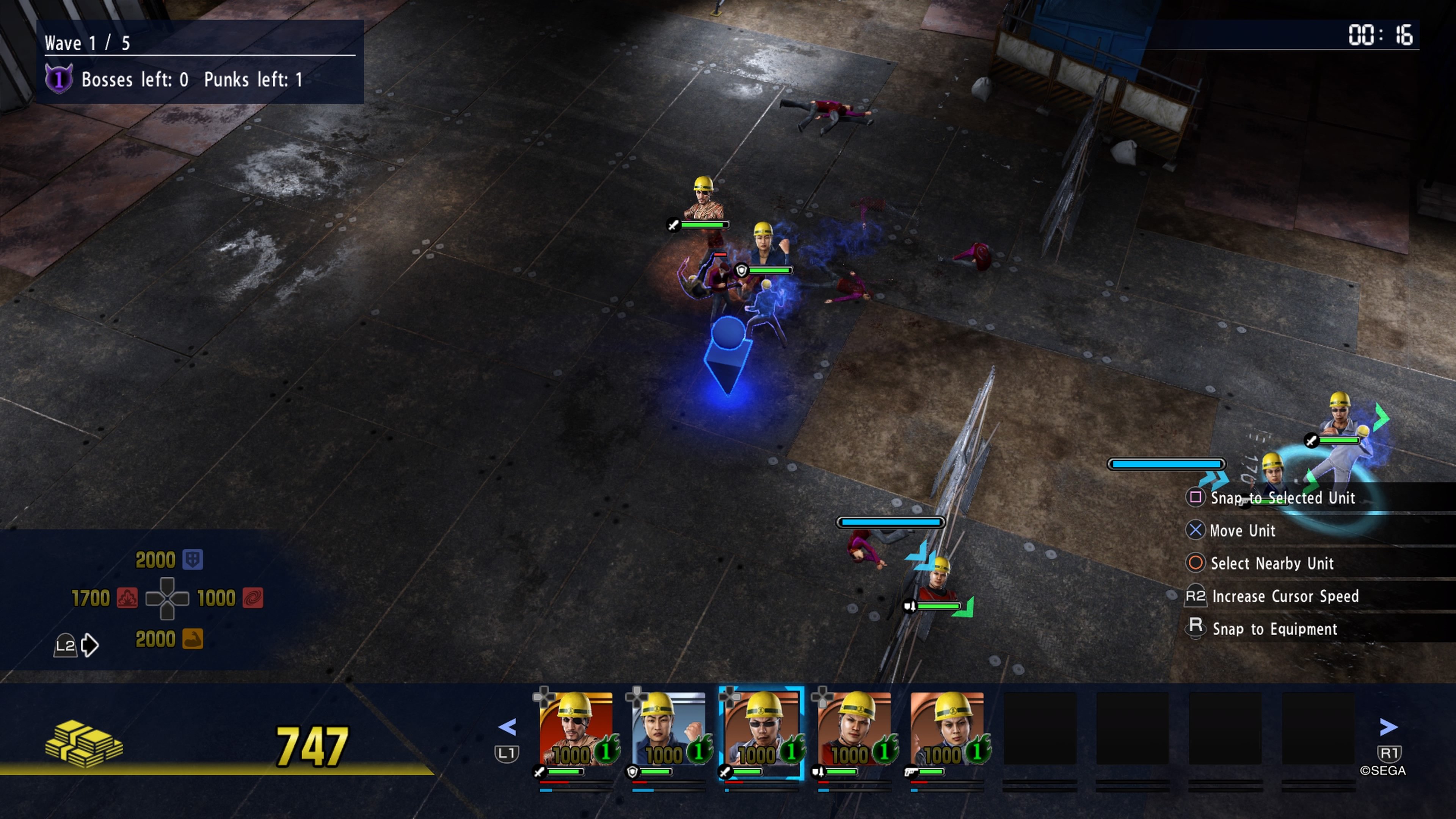Activate the red swirl skill
This screenshot has width=1456, height=819.
pos(253,598)
